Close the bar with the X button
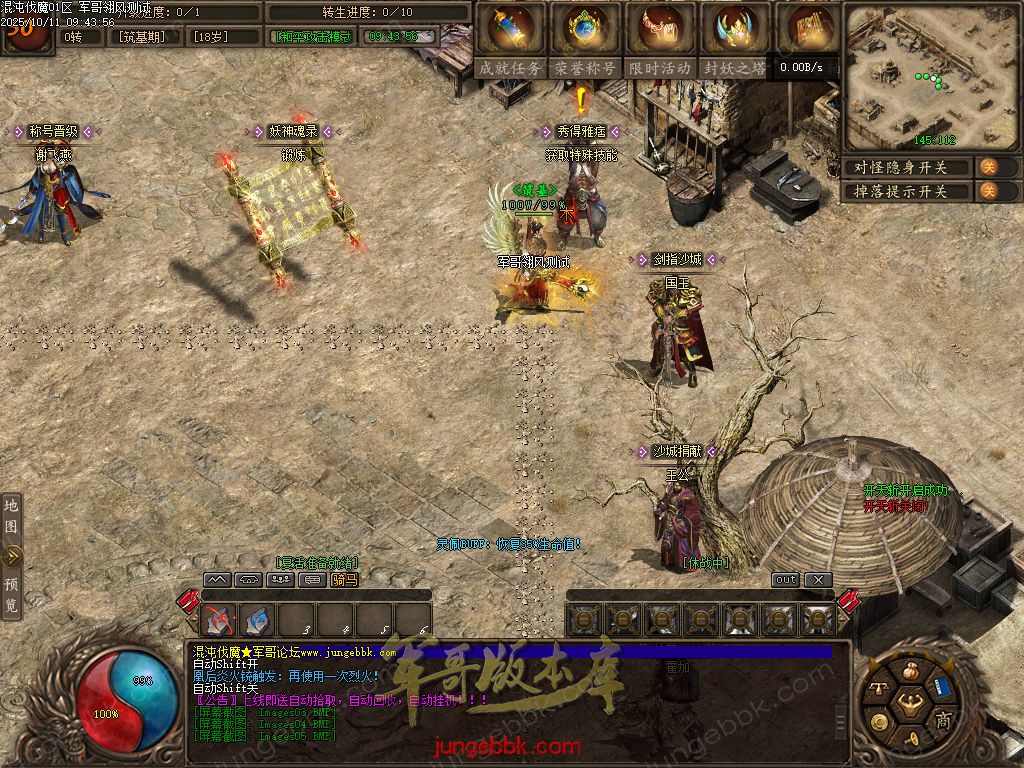Image resolution: width=1024 pixels, height=768 pixels. click(818, 580)
